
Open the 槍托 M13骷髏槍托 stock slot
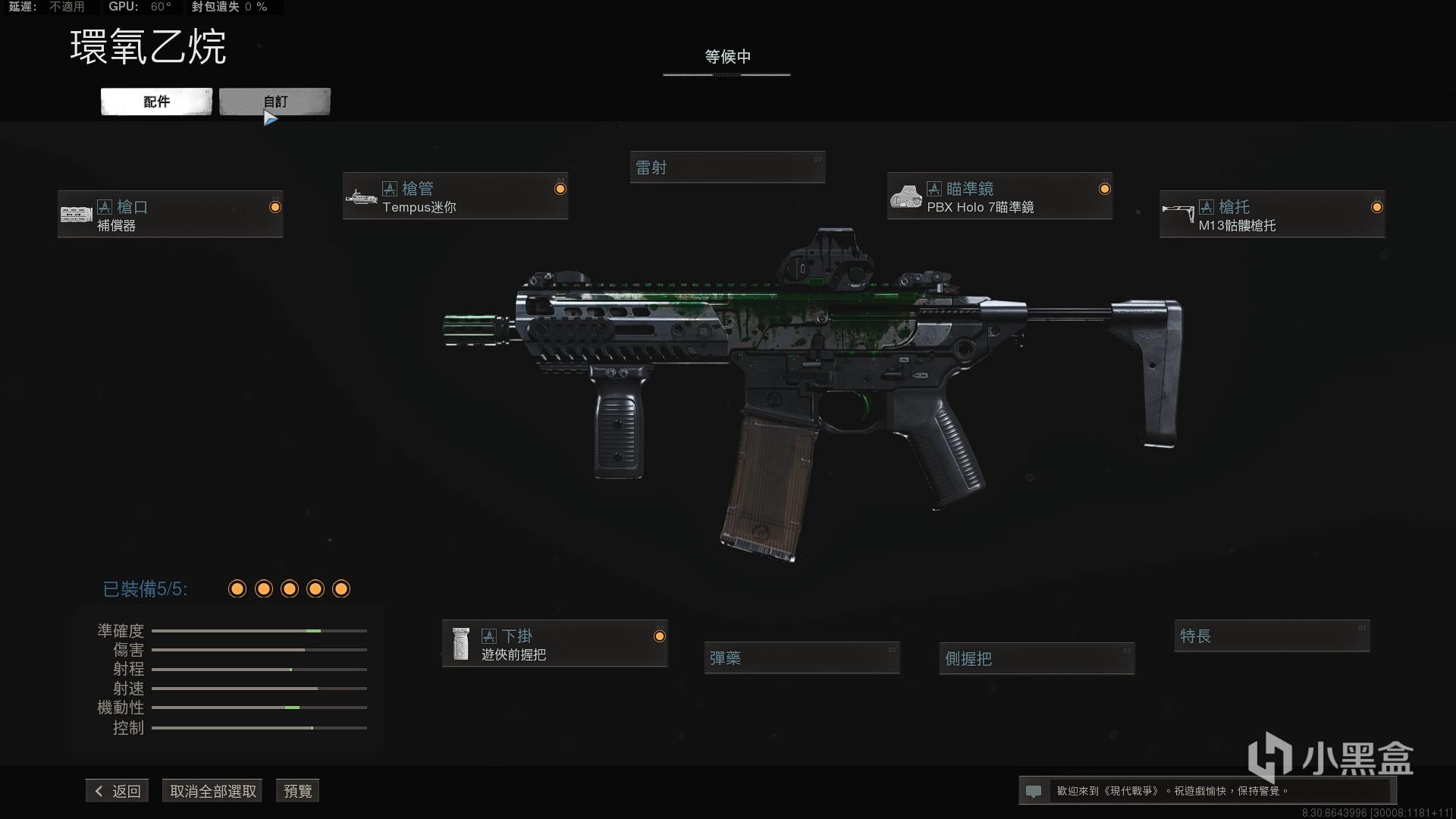1272,215
